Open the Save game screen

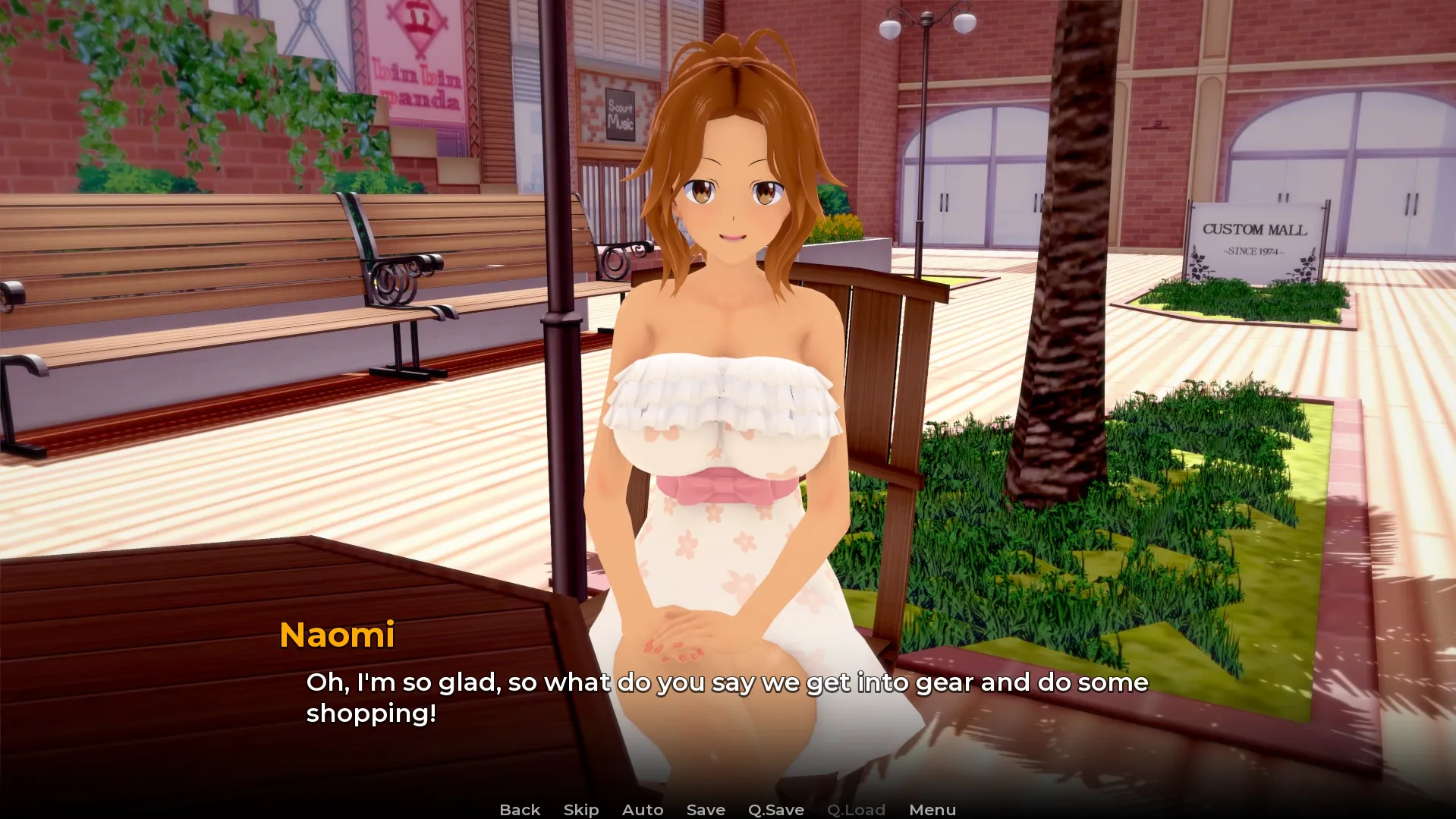click(x=706, y=810)
